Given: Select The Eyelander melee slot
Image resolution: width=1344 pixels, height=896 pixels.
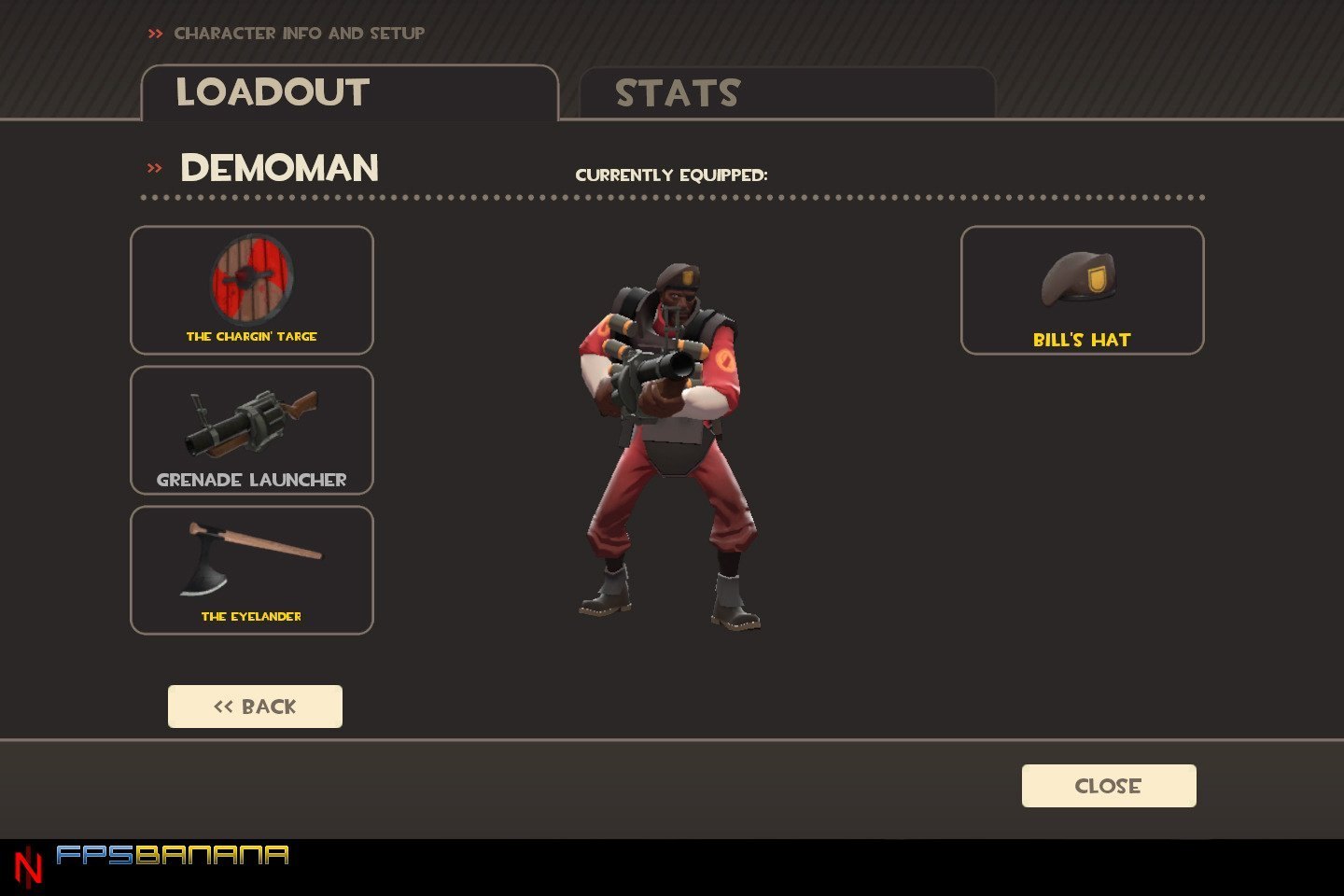Looking at the screenshot, I should click(252, 570).
